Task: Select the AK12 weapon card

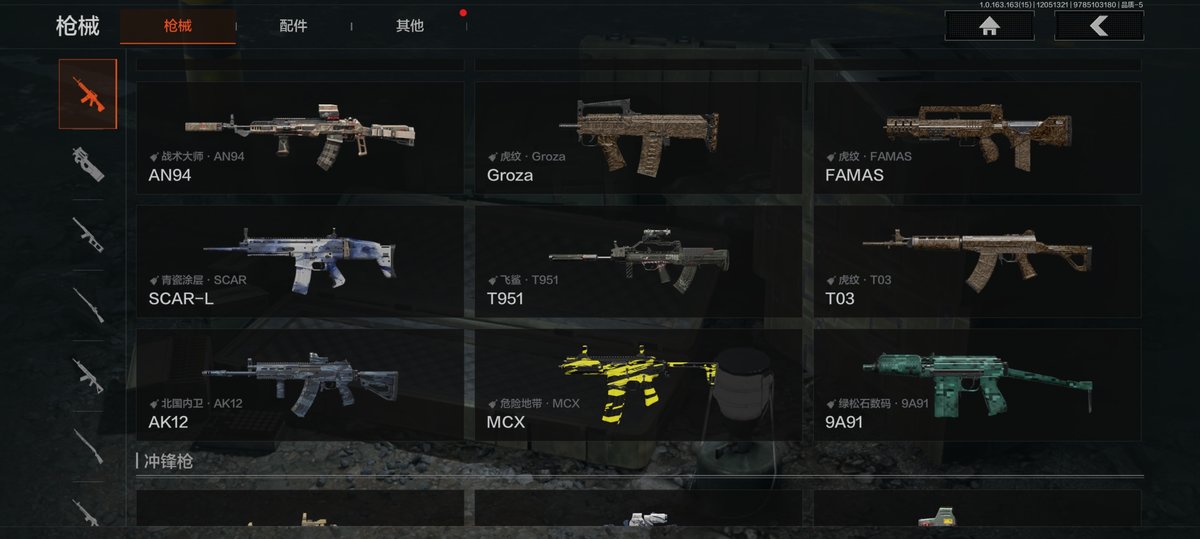Action: (300, 385)
